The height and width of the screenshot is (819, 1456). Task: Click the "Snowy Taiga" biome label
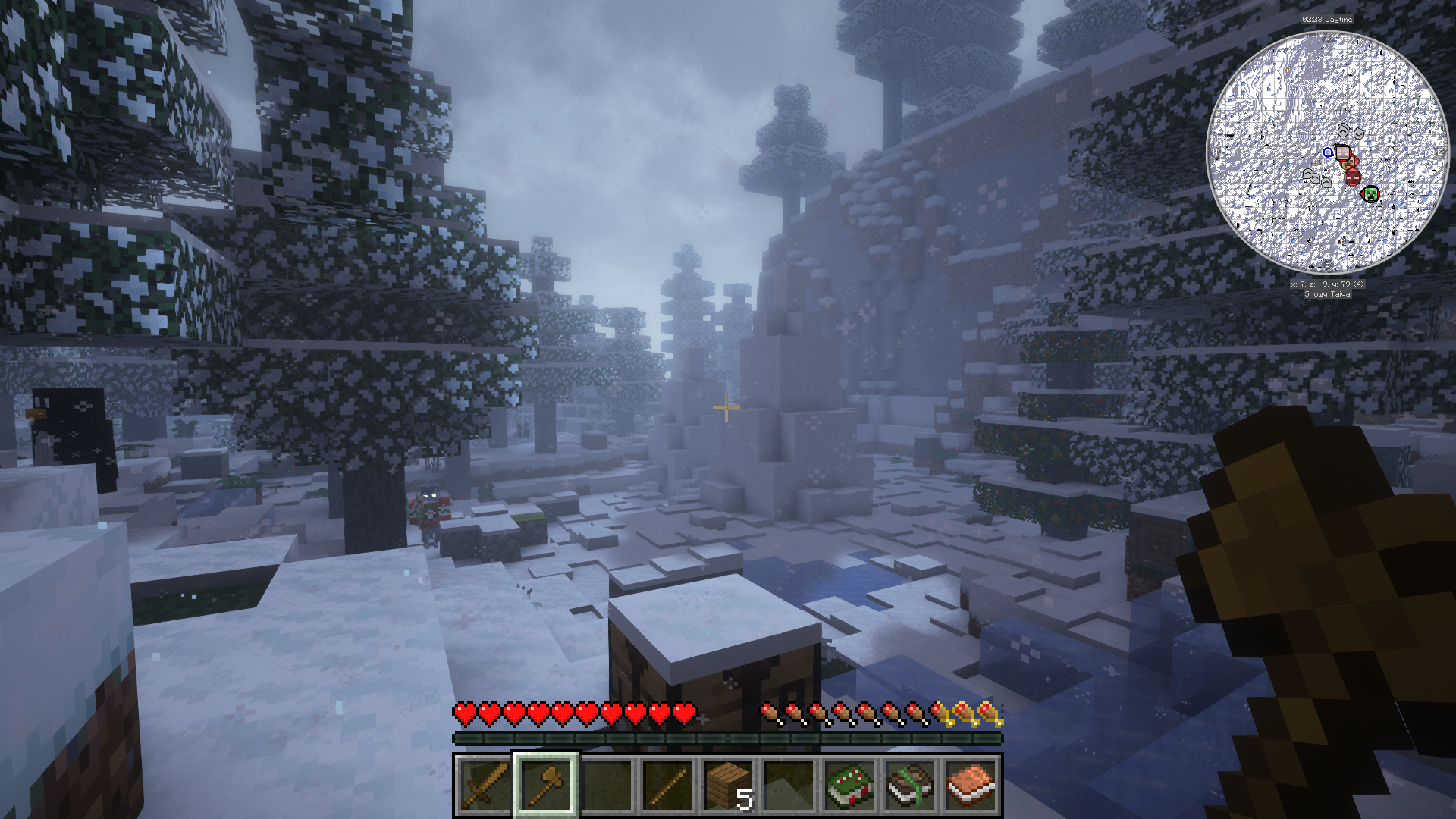1326,294
